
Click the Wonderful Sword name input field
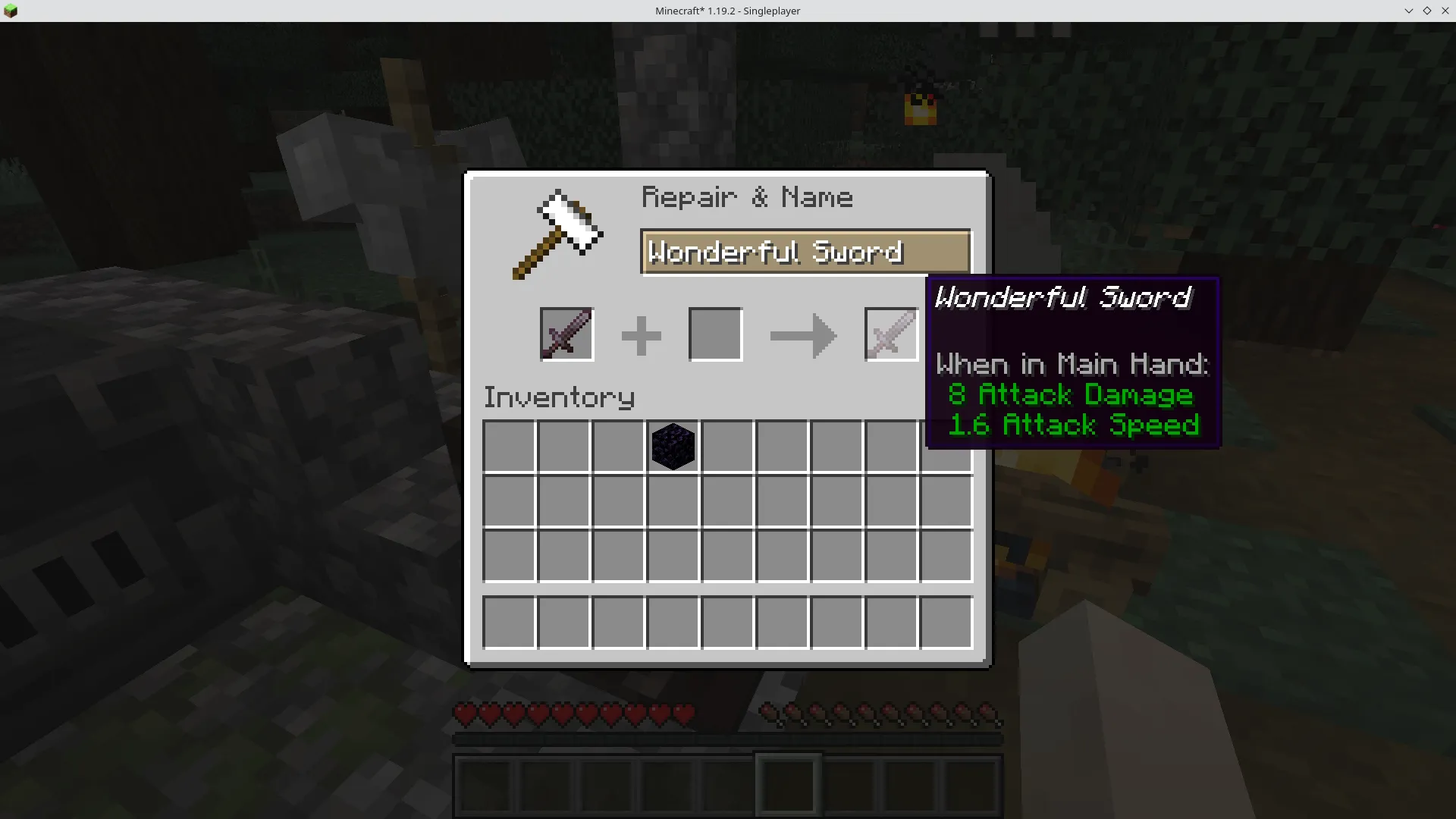(x=804, y=252)
